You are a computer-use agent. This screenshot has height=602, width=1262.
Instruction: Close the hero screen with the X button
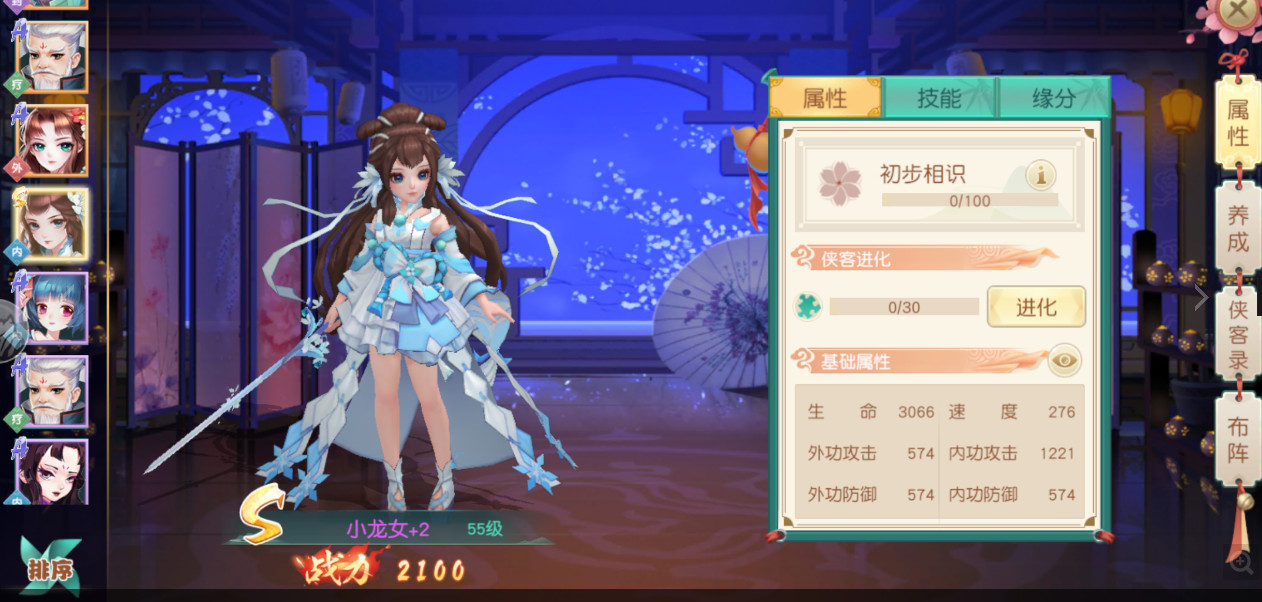tap(1237, 12)
